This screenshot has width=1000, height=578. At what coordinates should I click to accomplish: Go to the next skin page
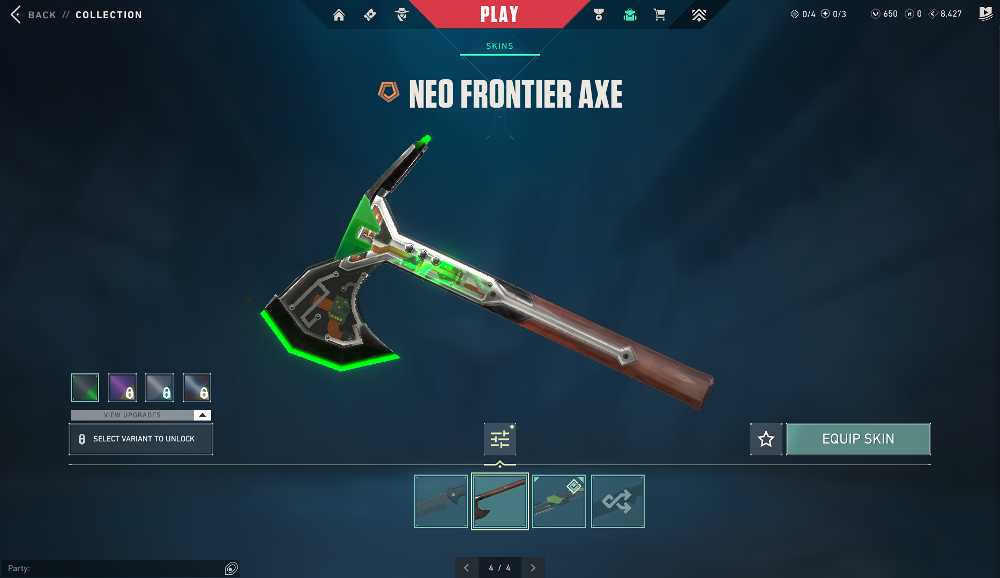(x=533, y=568)
